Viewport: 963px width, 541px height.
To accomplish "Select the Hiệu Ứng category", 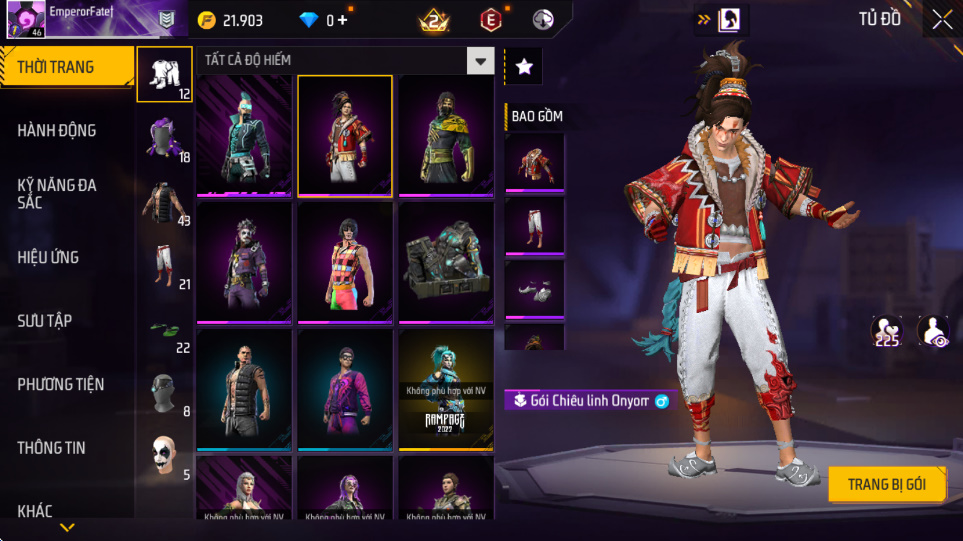I will click(x=48, y=257).
